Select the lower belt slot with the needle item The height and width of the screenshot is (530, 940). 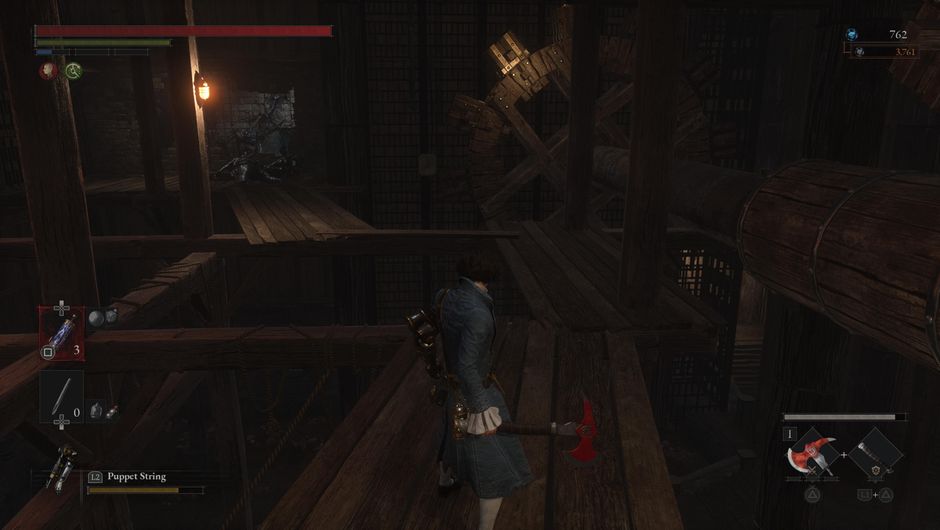coord(61,396)
